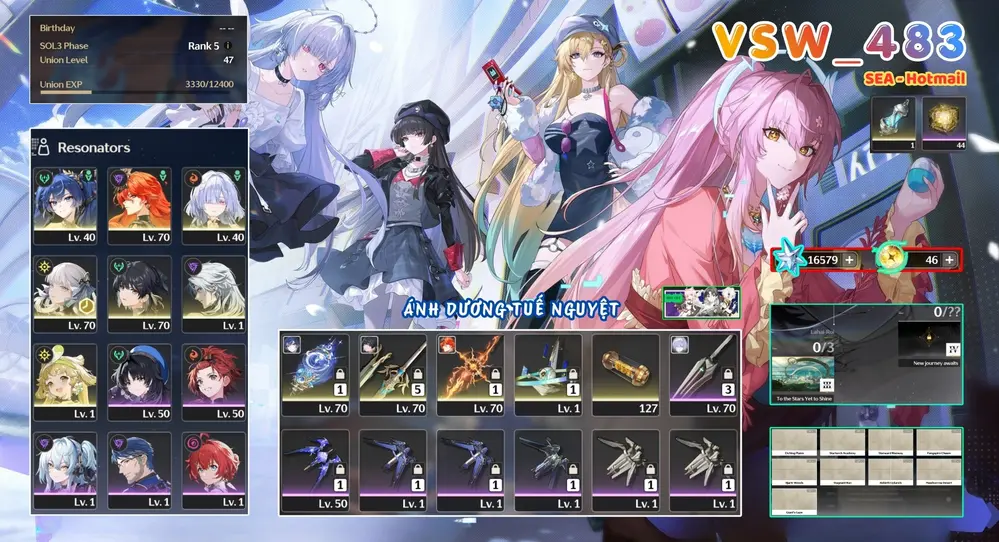The width and height of the screenshot is (999, 542).
Task: Add Astrite with the plus button
Action: click(x=849, y=260)
